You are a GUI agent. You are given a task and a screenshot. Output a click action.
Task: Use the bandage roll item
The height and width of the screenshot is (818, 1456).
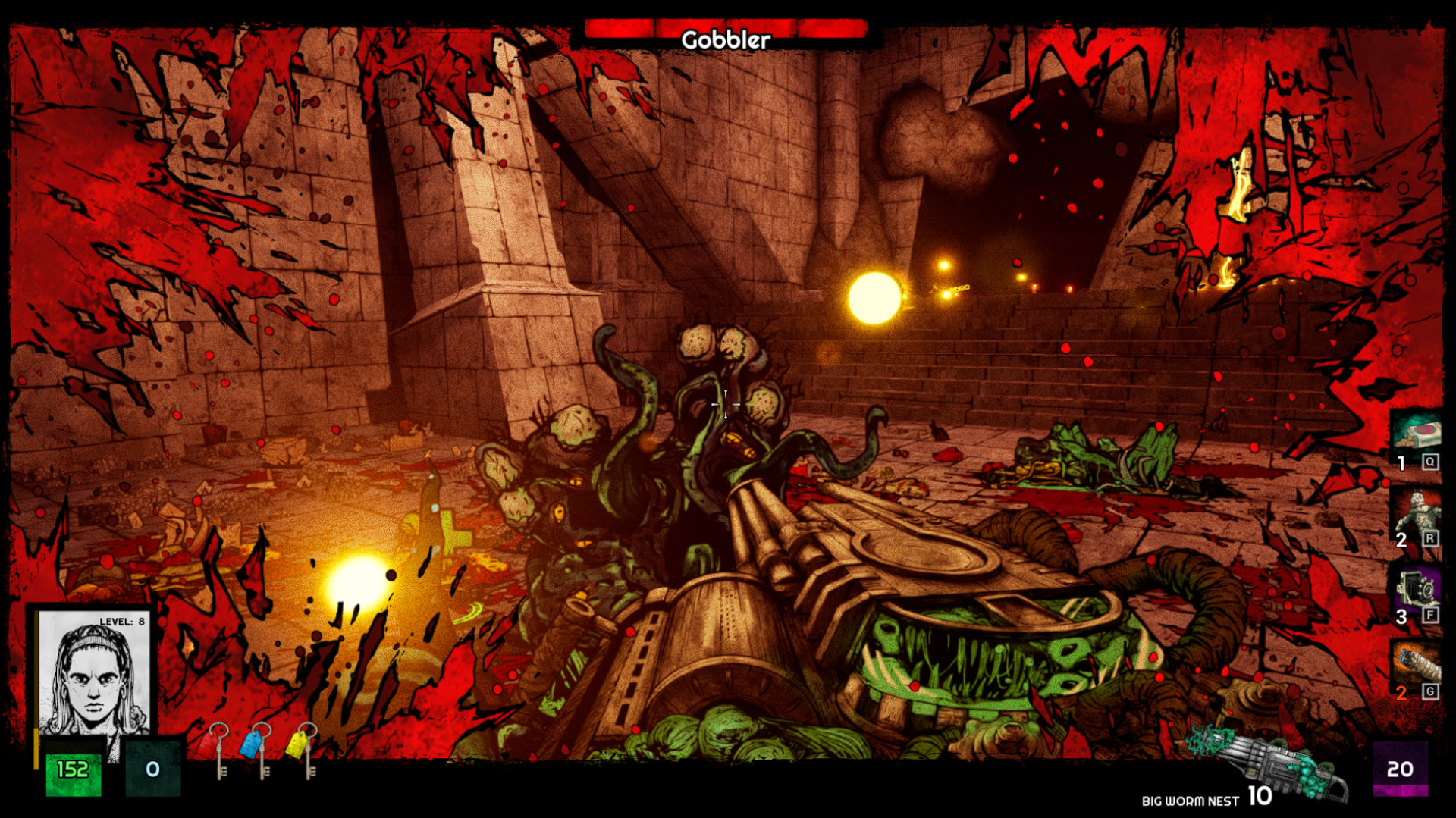tap(1417, 665)
